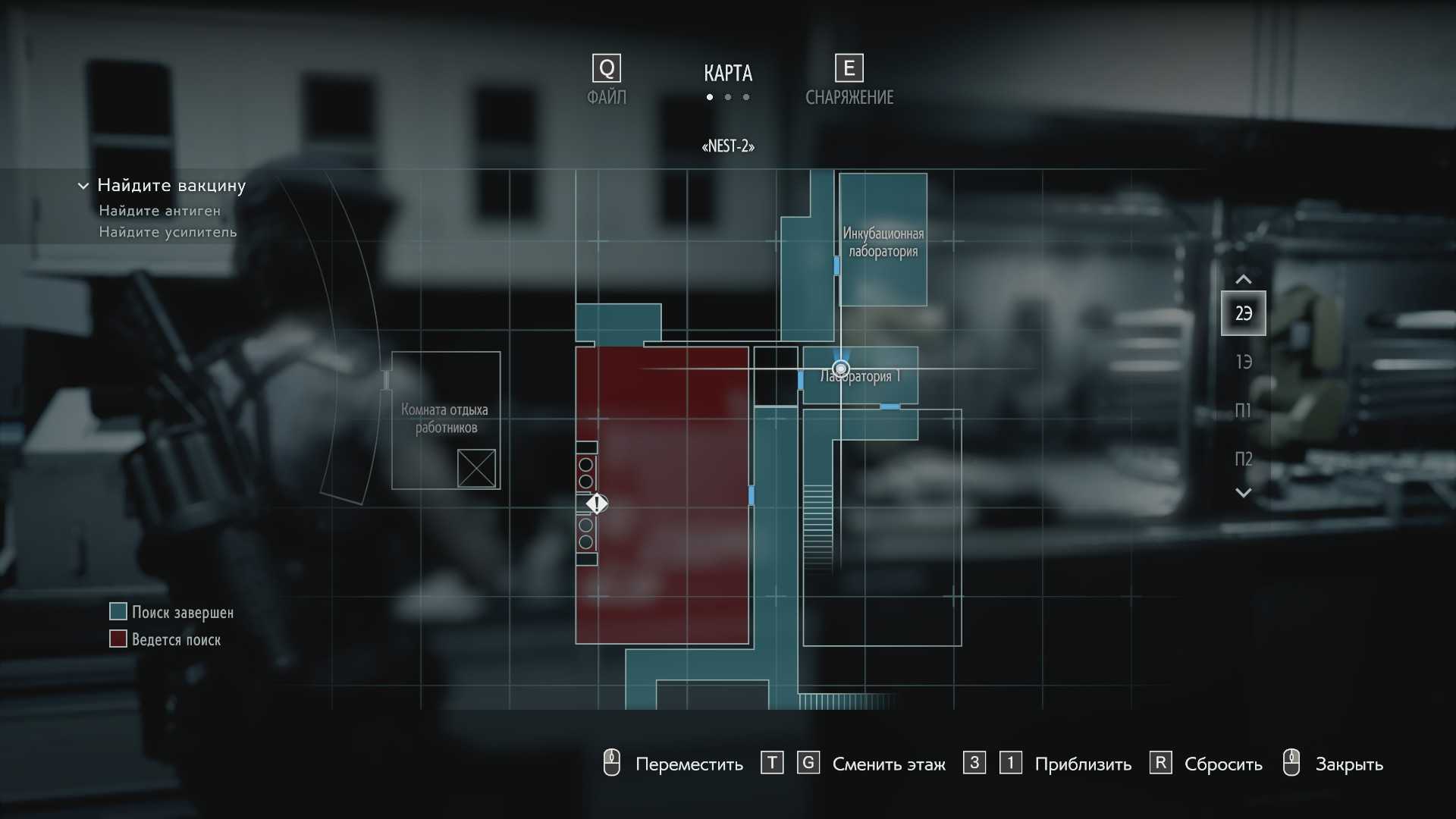
Task: Click the Сбросить map reset label
Action: pyautogui.click(x=1222, y=764)
